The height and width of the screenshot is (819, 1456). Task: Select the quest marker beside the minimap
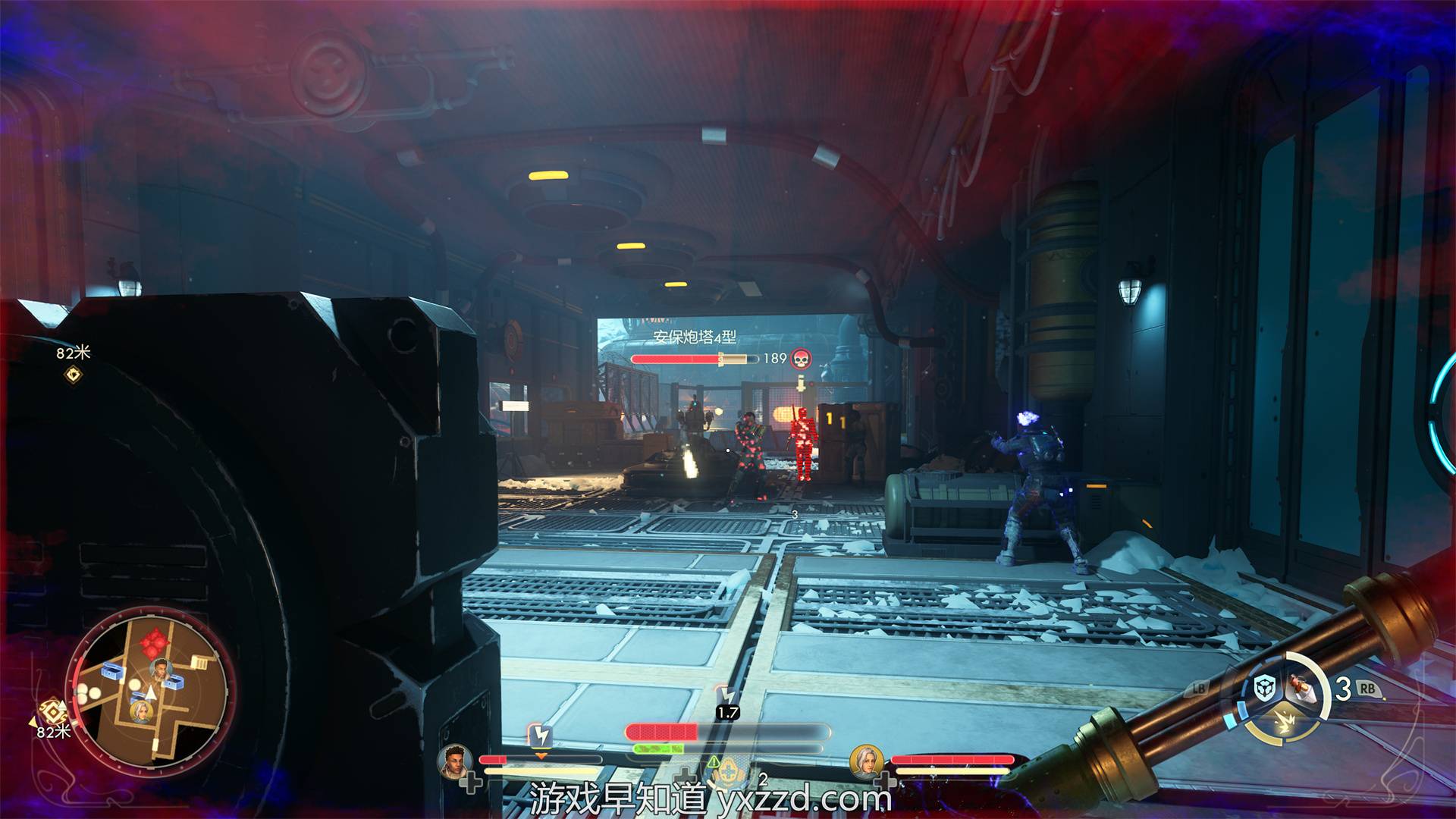click(x=53, y=713)
